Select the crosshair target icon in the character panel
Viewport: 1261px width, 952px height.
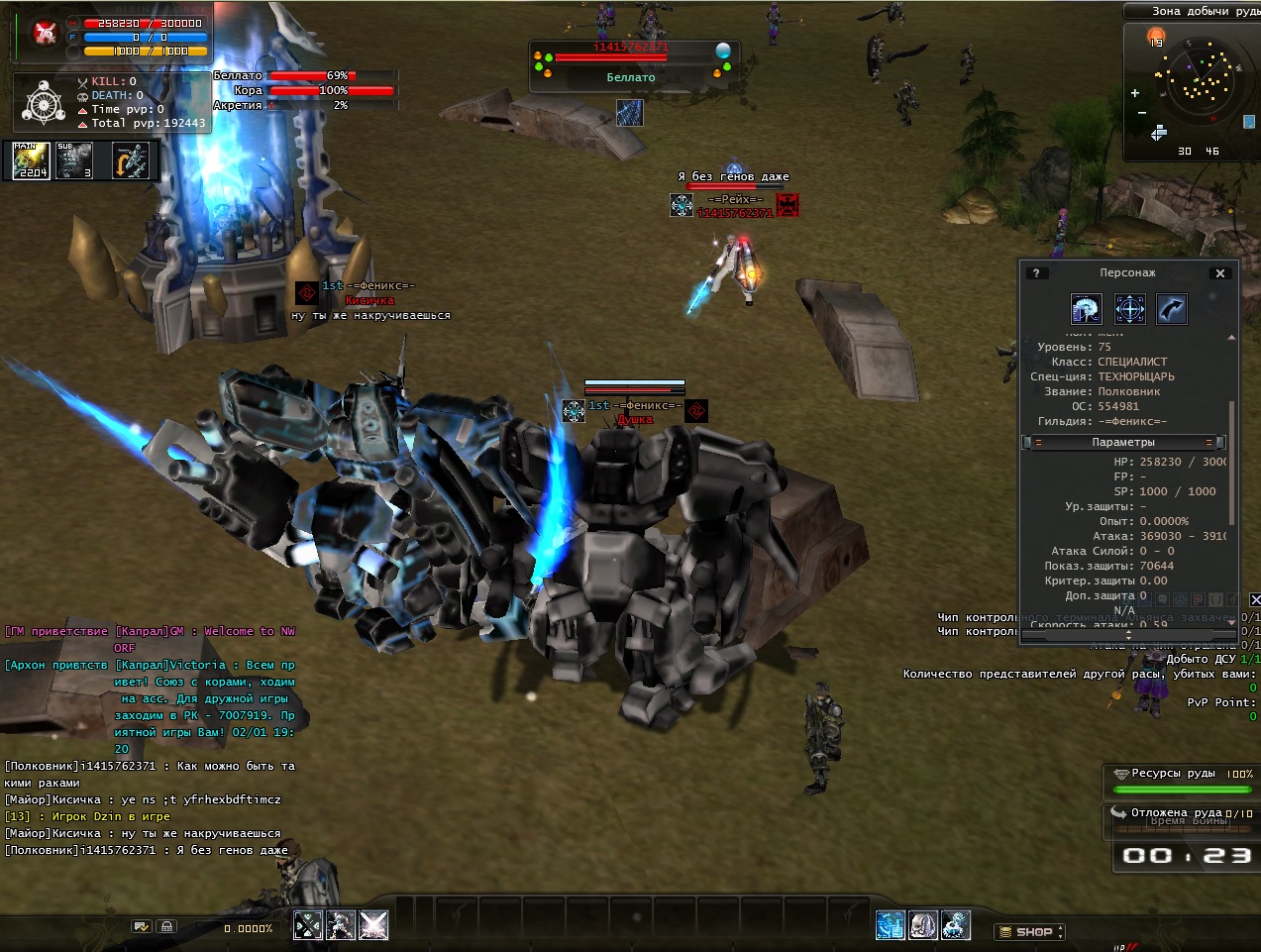[x=1130, y=309]
